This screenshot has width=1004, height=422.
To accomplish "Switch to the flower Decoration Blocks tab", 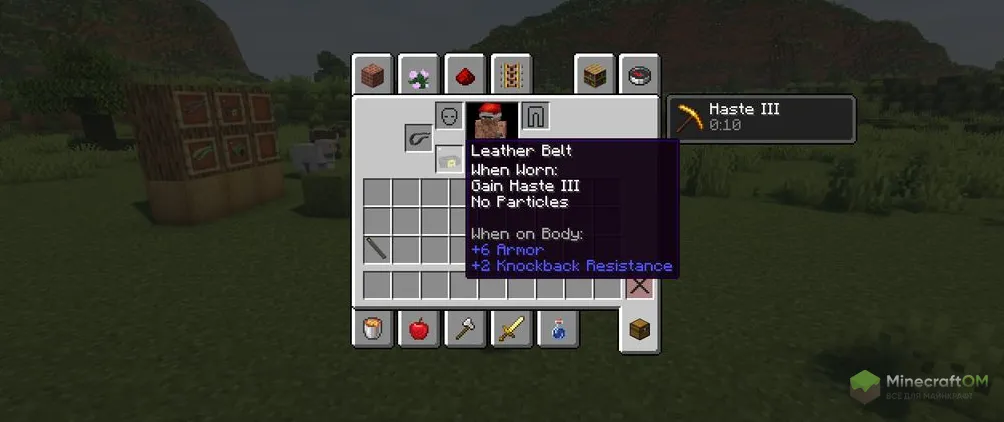I will 419,75.
